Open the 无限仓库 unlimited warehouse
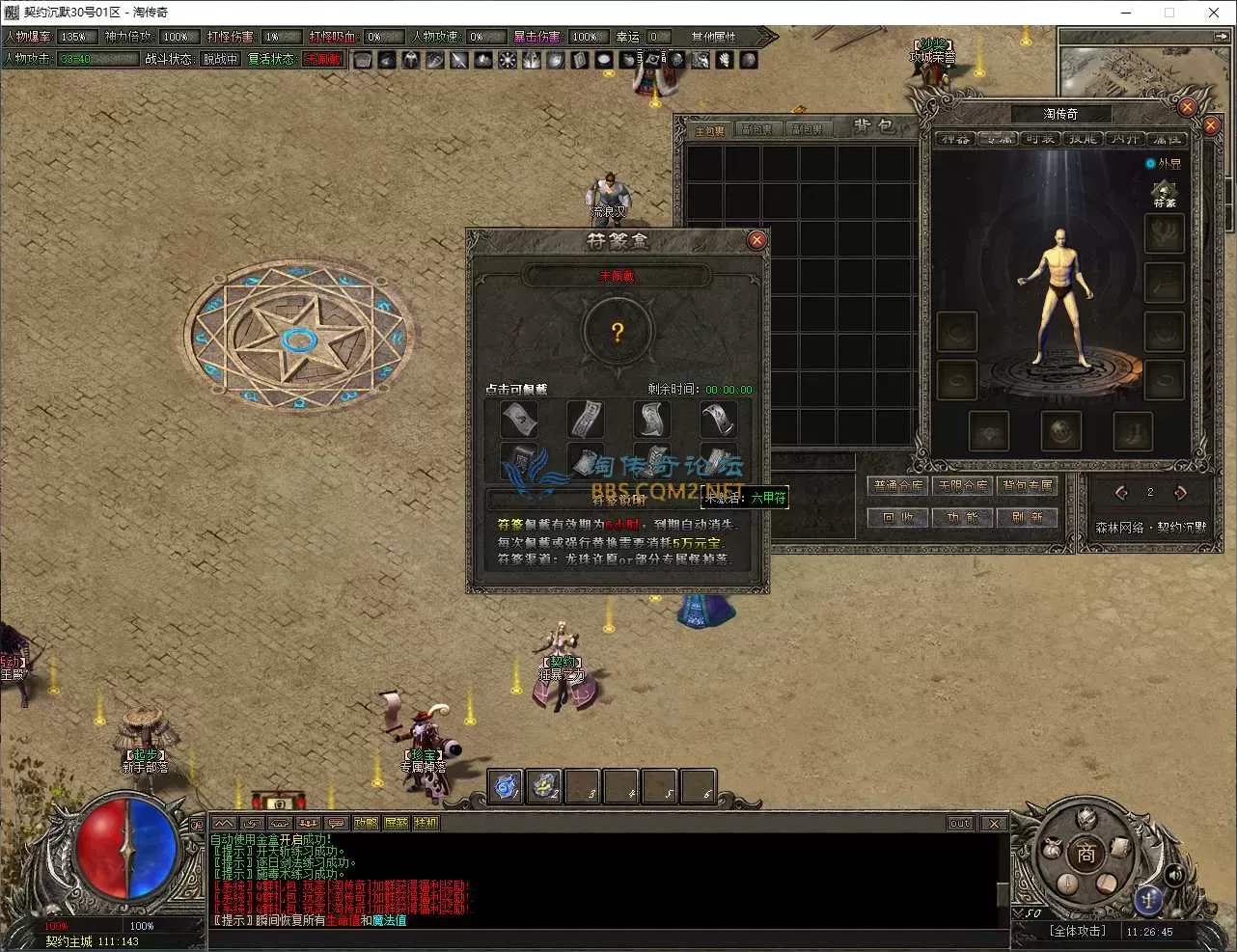Image resolution: width=1237 pixels, height=952 pixels. (963, 486)
